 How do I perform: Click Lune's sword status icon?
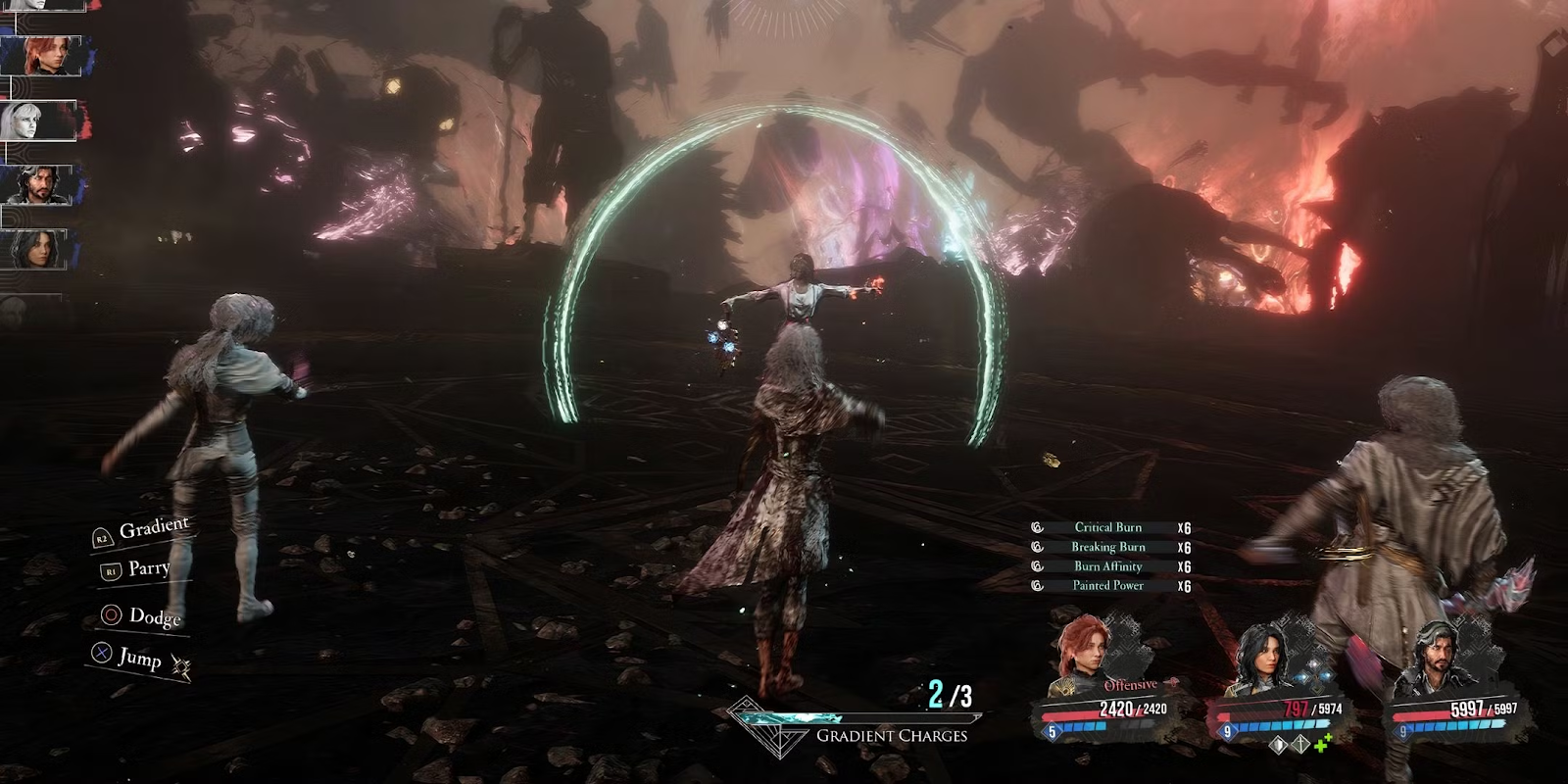(x=1300, y=746)
